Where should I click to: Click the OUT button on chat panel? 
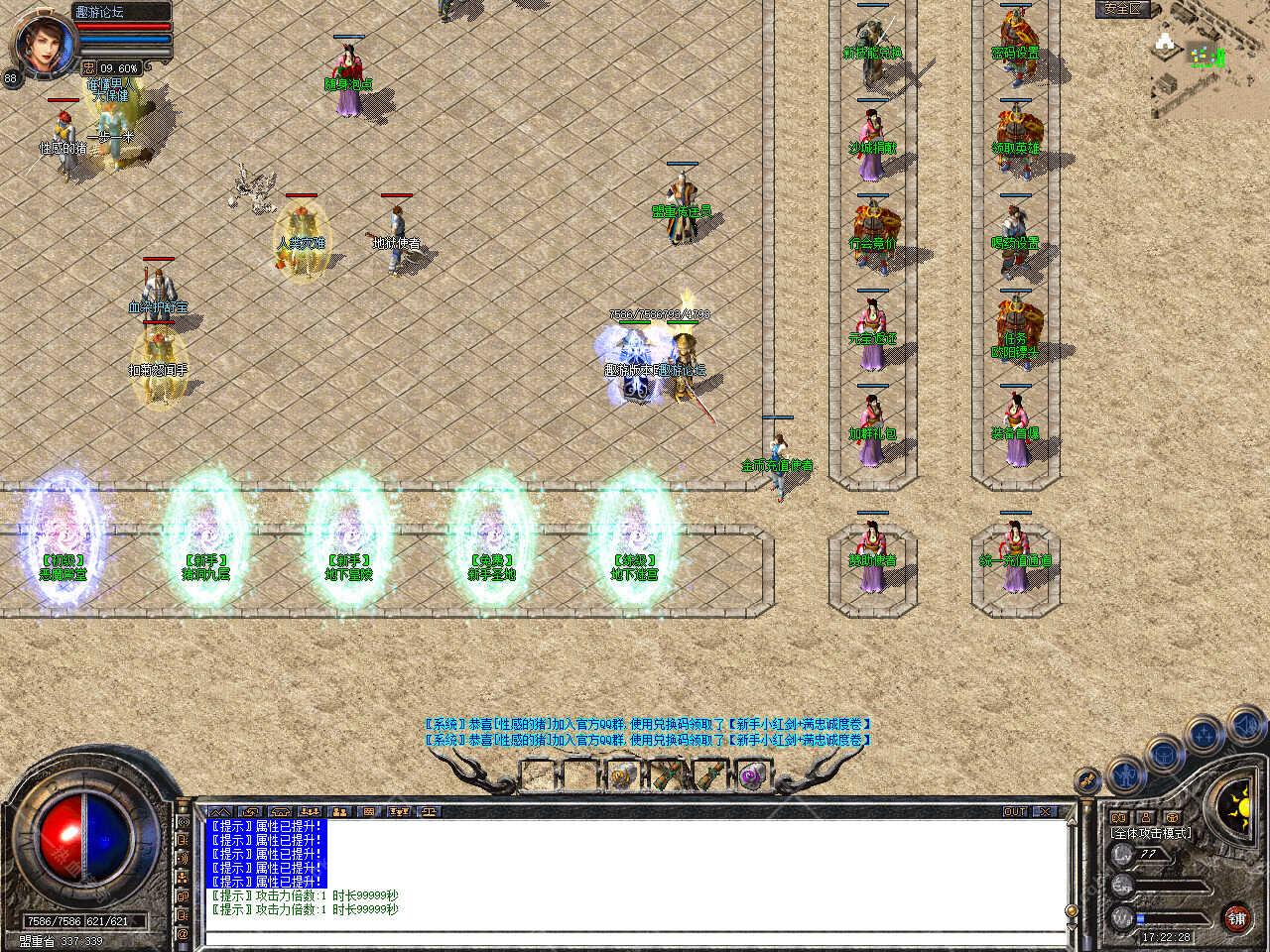pyautogui.click(x=1015, y=811)
